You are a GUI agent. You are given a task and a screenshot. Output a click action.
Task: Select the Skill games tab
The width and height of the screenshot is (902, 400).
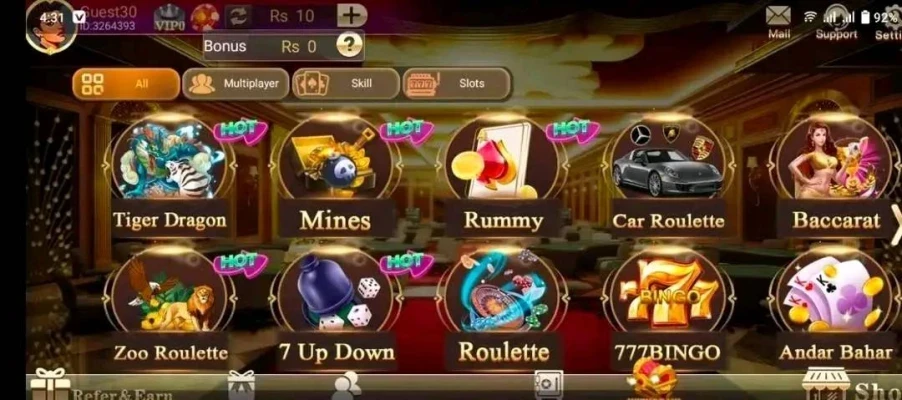[x=345, y=84]
